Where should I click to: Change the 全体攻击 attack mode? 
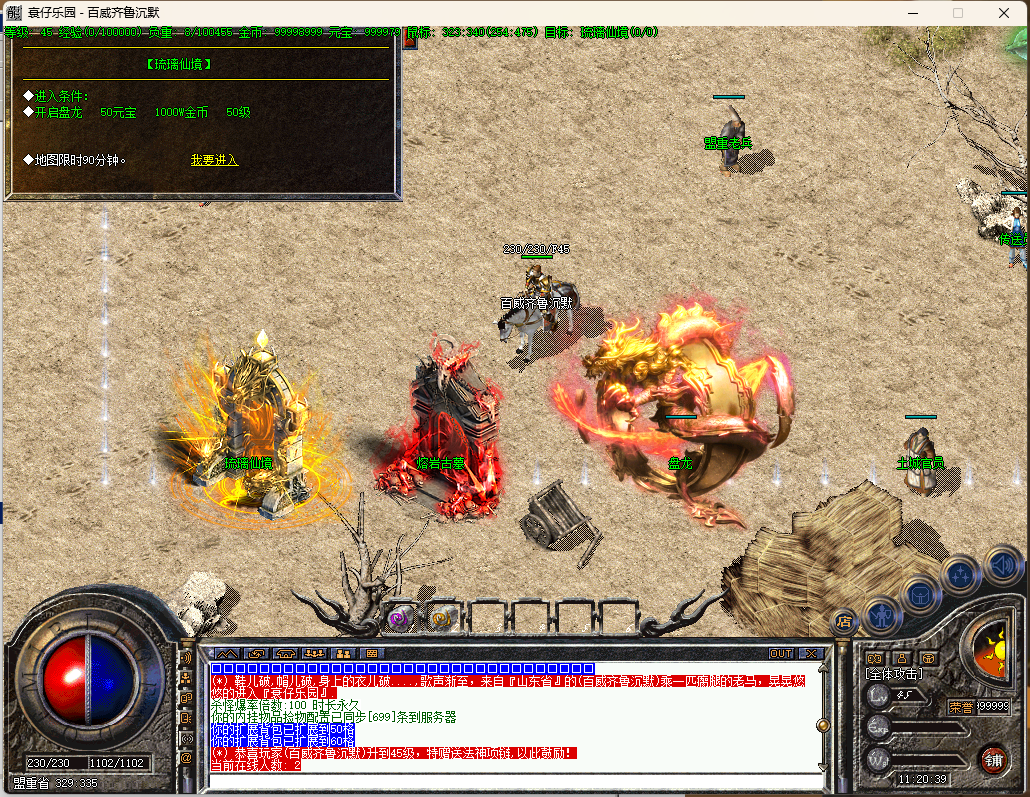pyautogui.click(x=894, y=675)
